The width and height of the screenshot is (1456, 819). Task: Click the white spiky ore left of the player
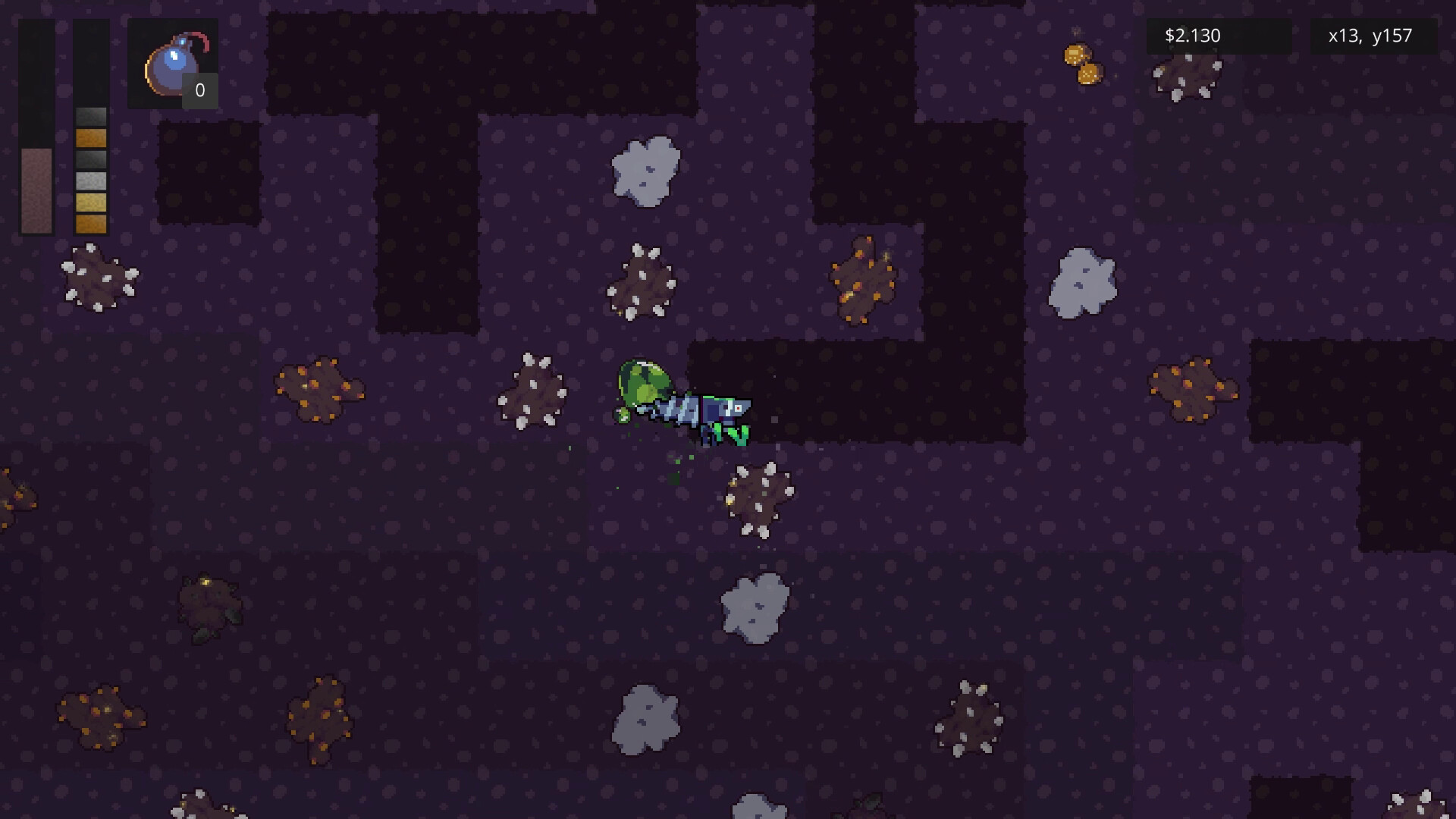pyautogui.click(x=535, y=391)
